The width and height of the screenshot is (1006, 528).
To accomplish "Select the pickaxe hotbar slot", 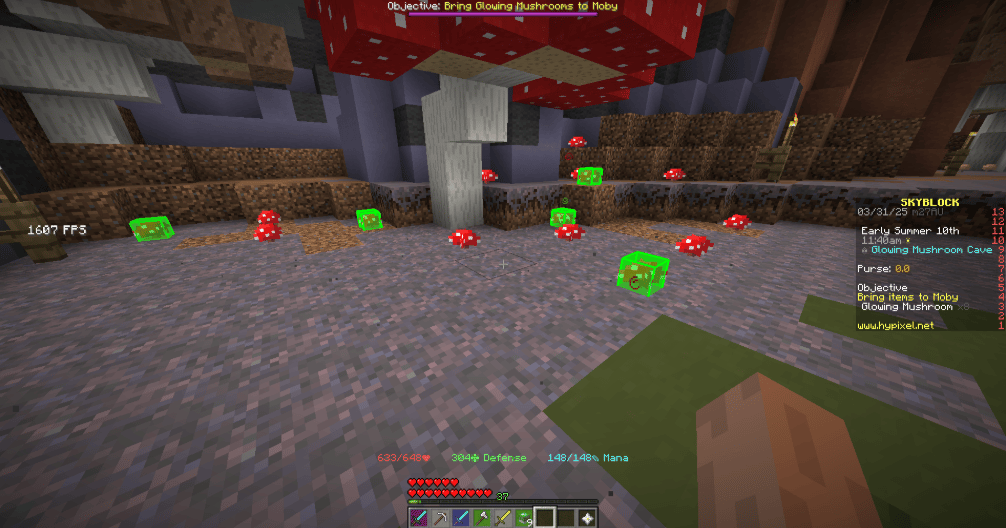I will click(440, 517).
